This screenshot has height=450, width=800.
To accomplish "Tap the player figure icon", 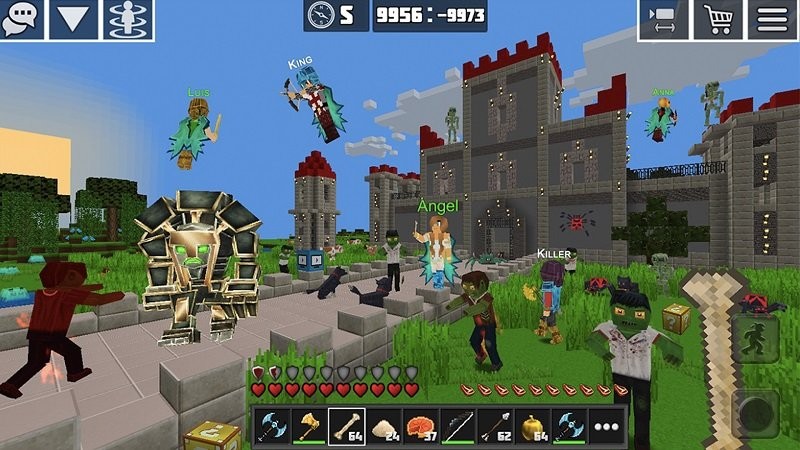I will pos(128,19).
